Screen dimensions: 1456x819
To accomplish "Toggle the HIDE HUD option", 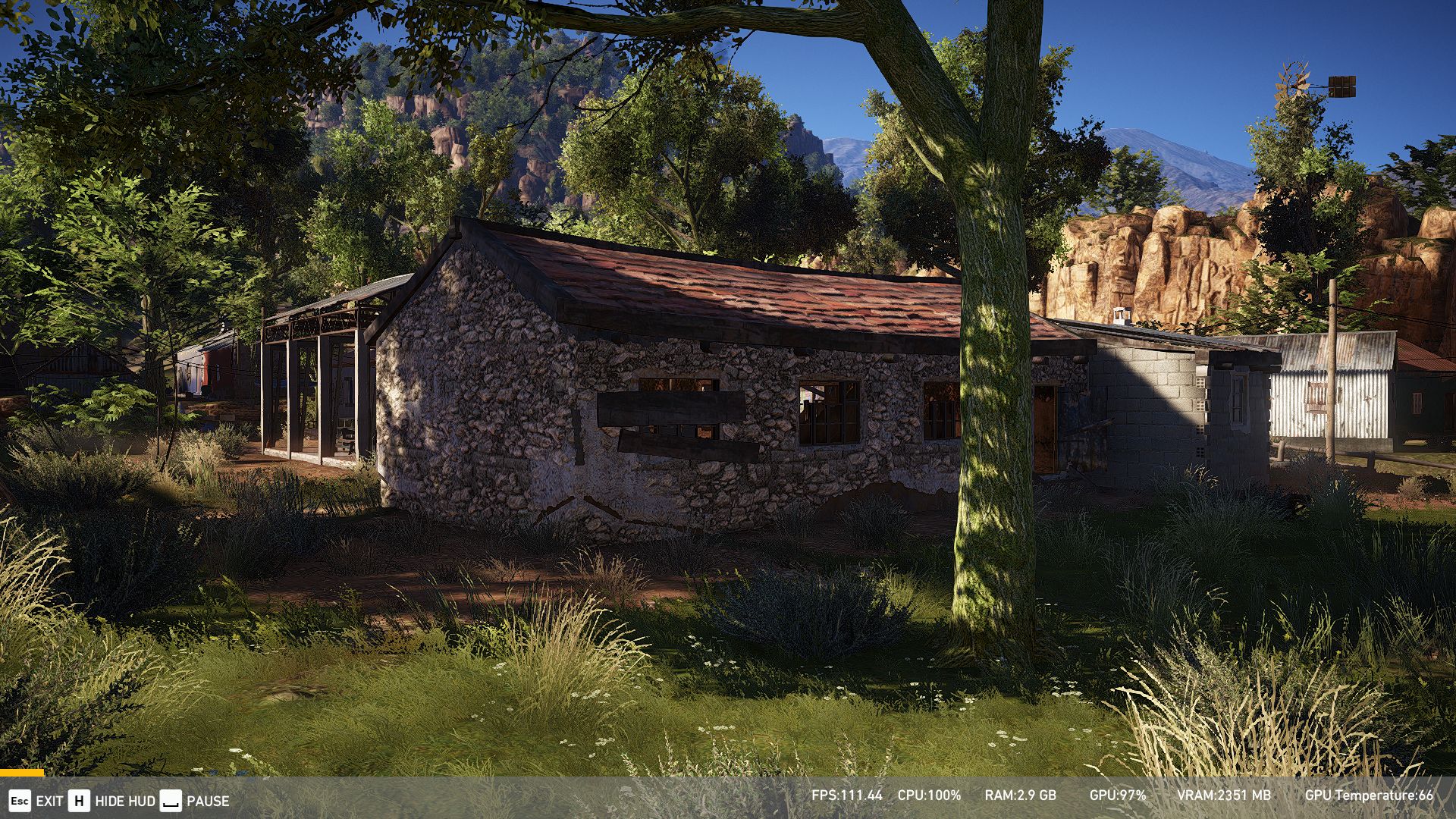I will [x=124, y=801].
